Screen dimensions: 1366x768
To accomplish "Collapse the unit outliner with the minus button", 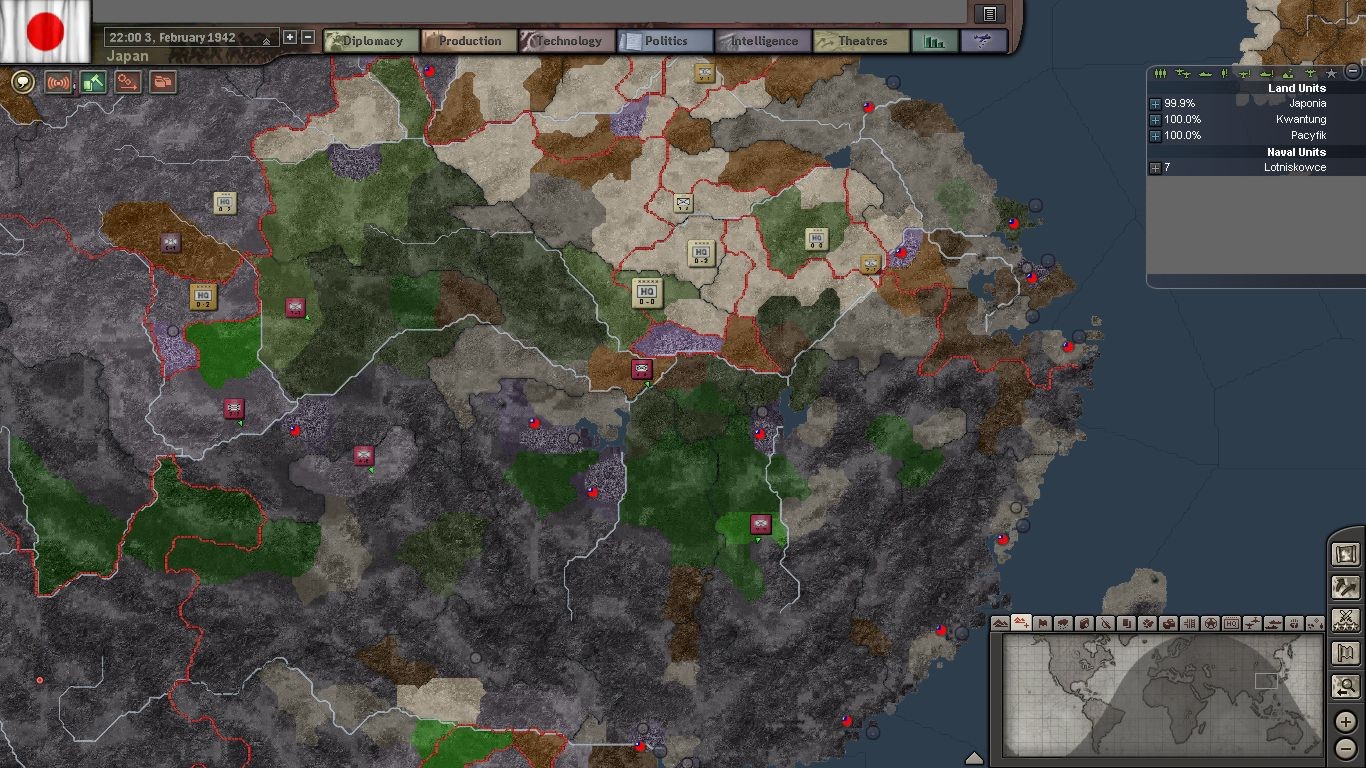I will click(1353, 71).
